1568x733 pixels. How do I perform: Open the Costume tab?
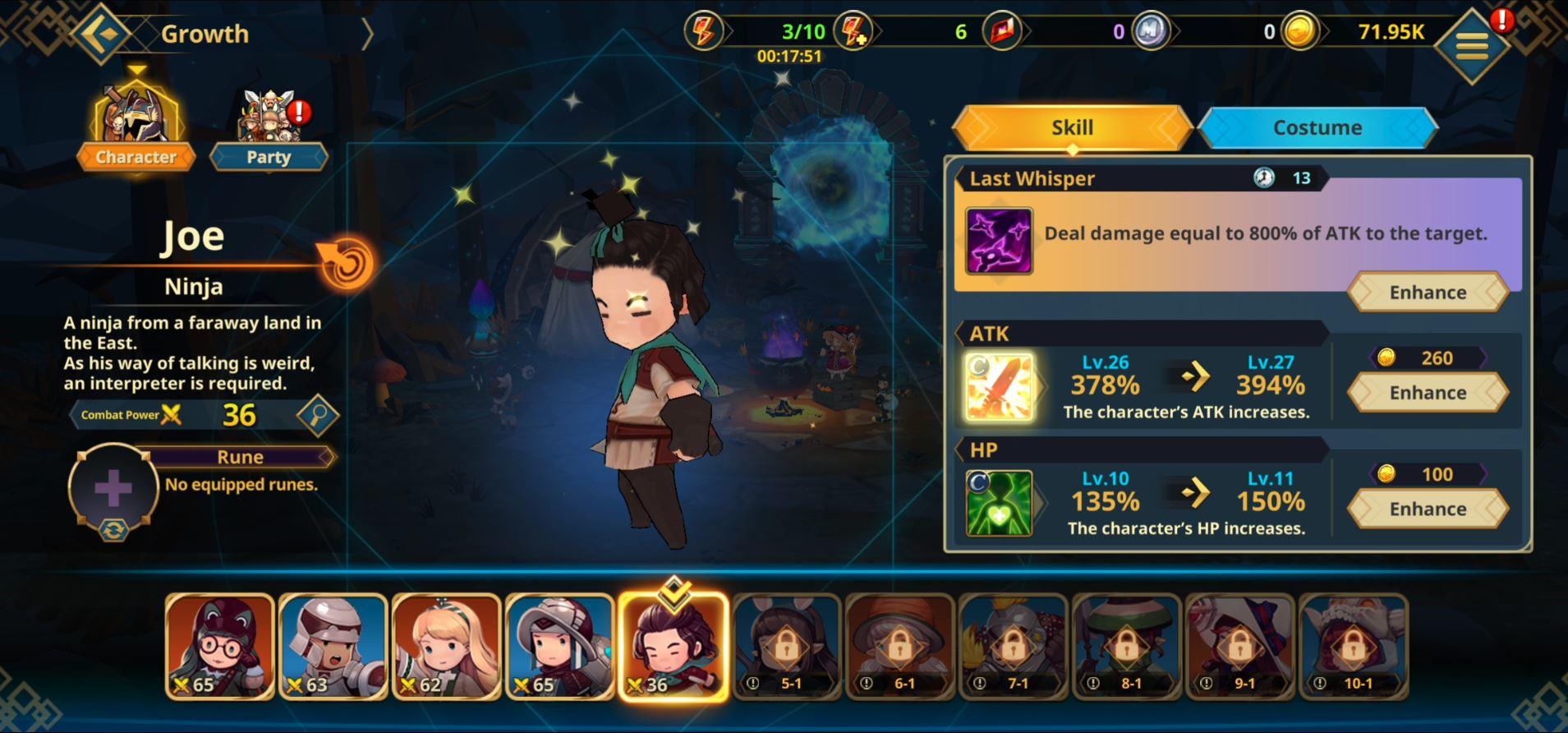pyautogui.click(x=1317, y=128)
